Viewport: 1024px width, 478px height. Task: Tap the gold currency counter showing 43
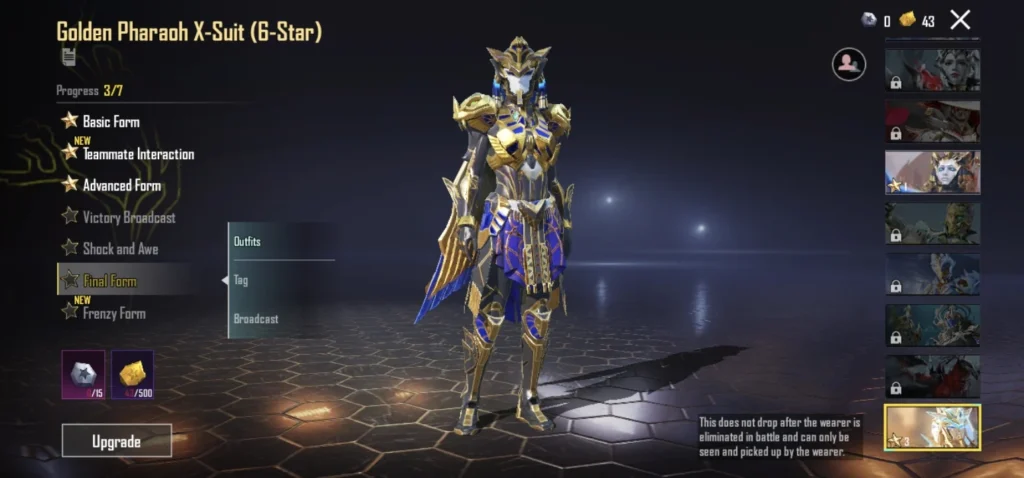coord(919,20)
